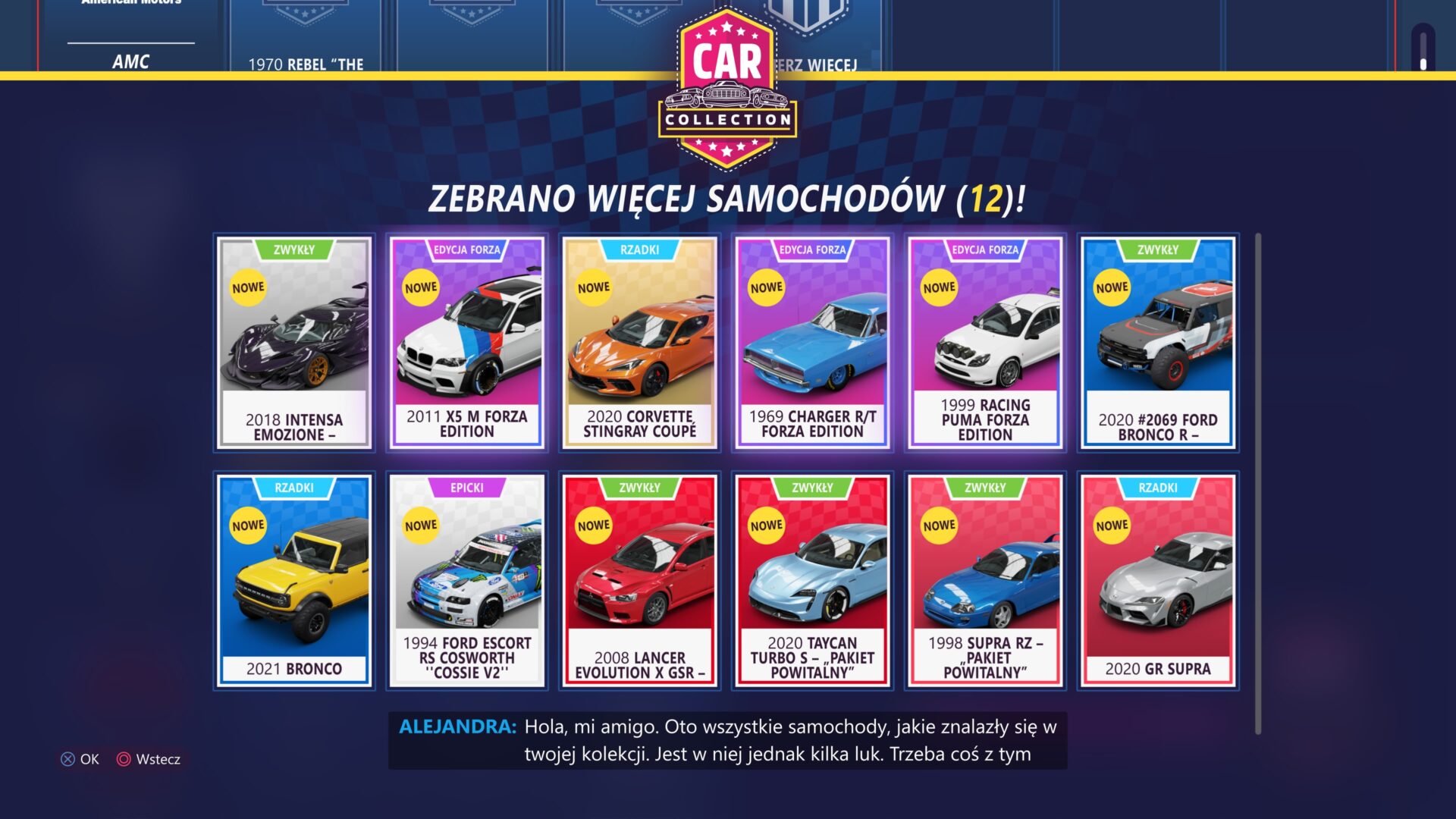Select the circle button Wstecz icon
Viewport: 1456px width, 819px height.
pos(122,759)
